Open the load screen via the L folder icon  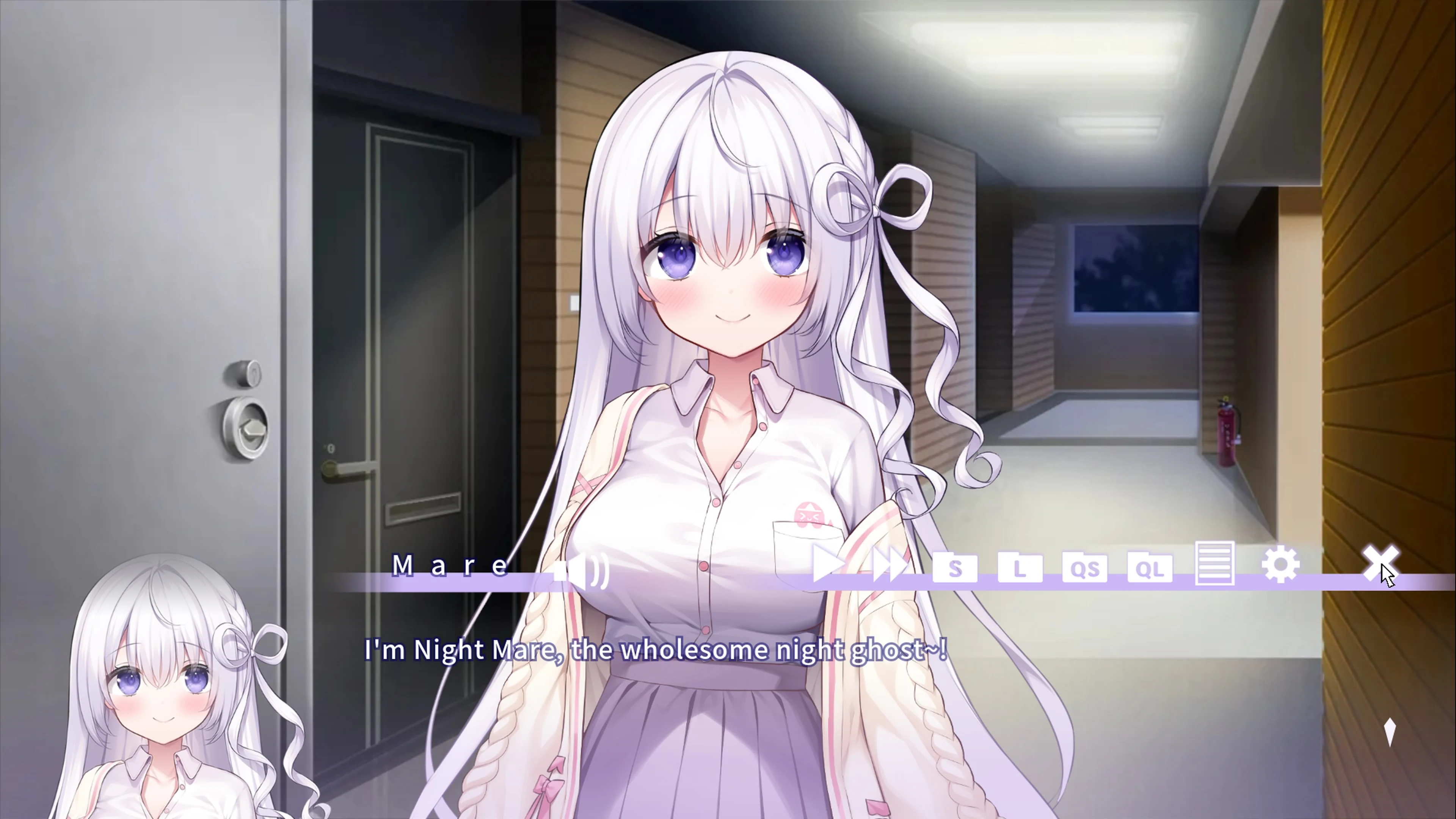point(1021,568)
